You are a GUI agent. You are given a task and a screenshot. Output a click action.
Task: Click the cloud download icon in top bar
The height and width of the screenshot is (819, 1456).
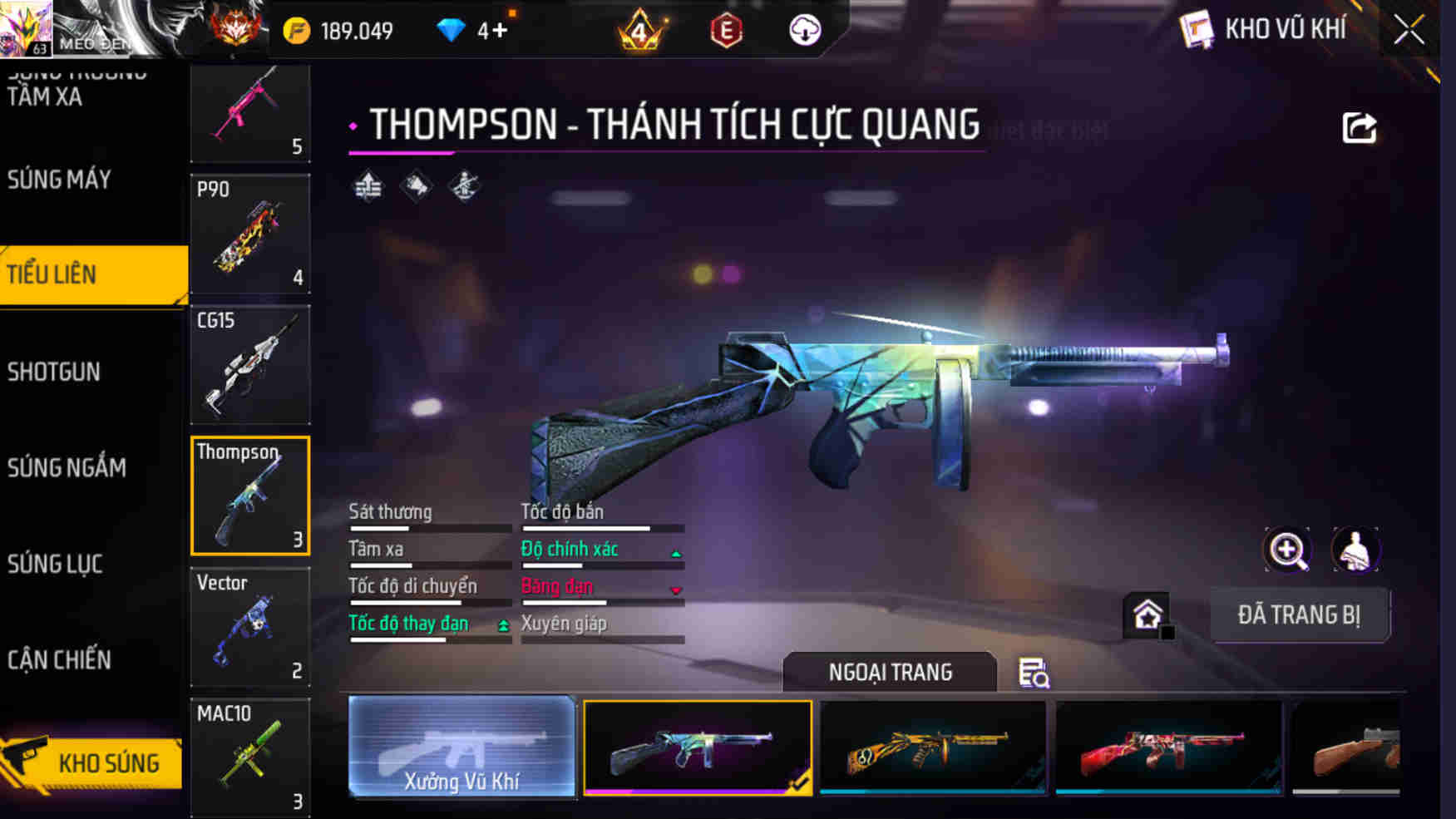803,30
